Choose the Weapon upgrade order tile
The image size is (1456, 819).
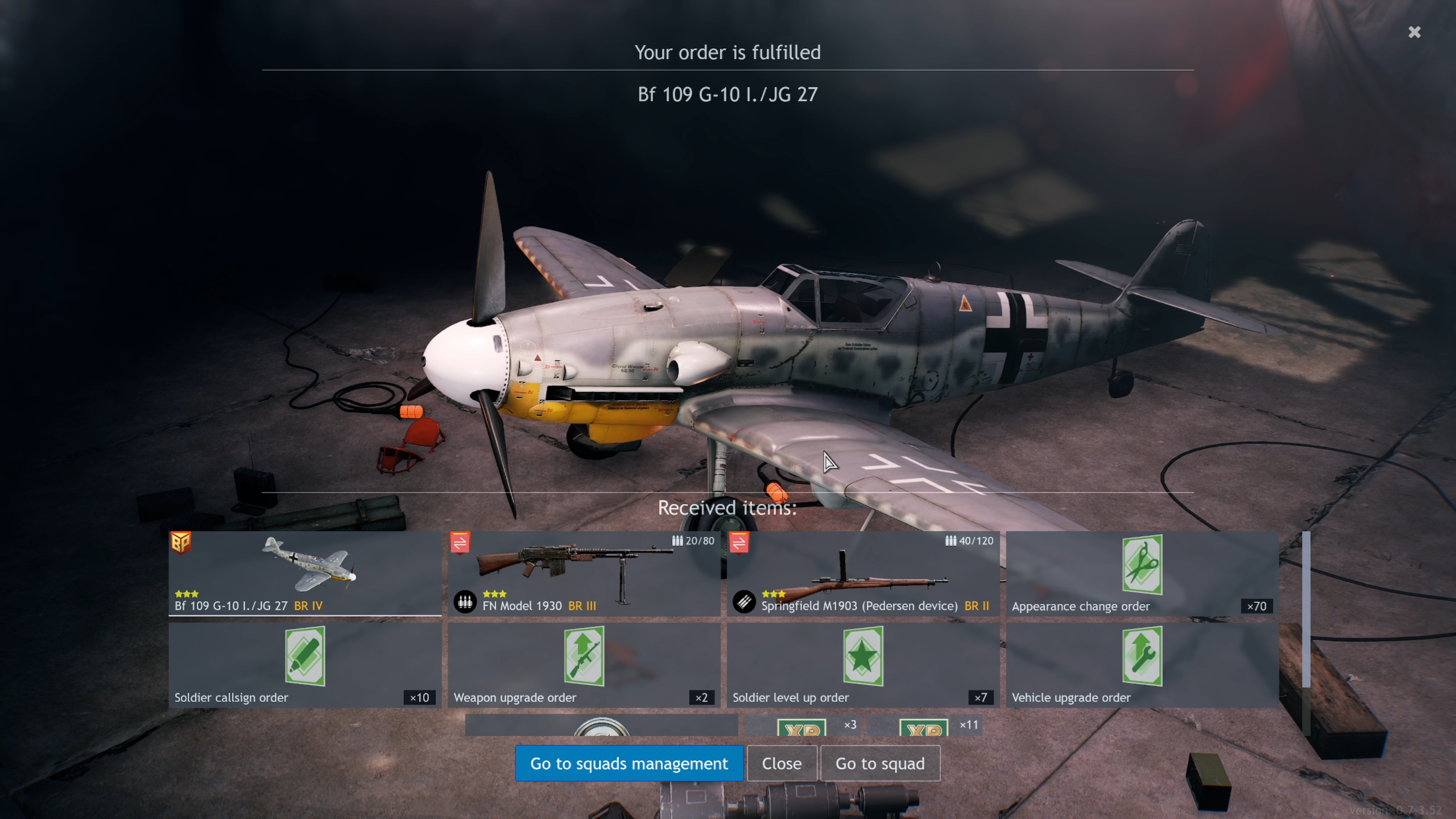pos(584,665)
